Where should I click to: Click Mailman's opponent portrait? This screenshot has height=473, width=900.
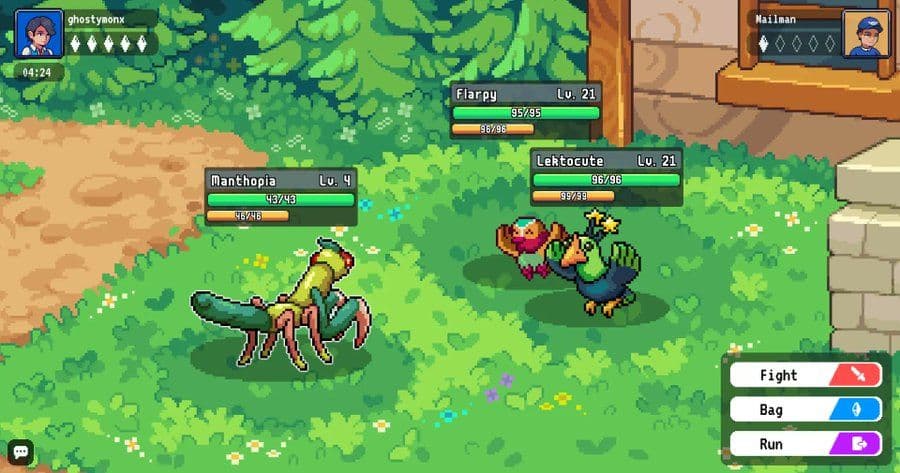click(x=865, y=33)
